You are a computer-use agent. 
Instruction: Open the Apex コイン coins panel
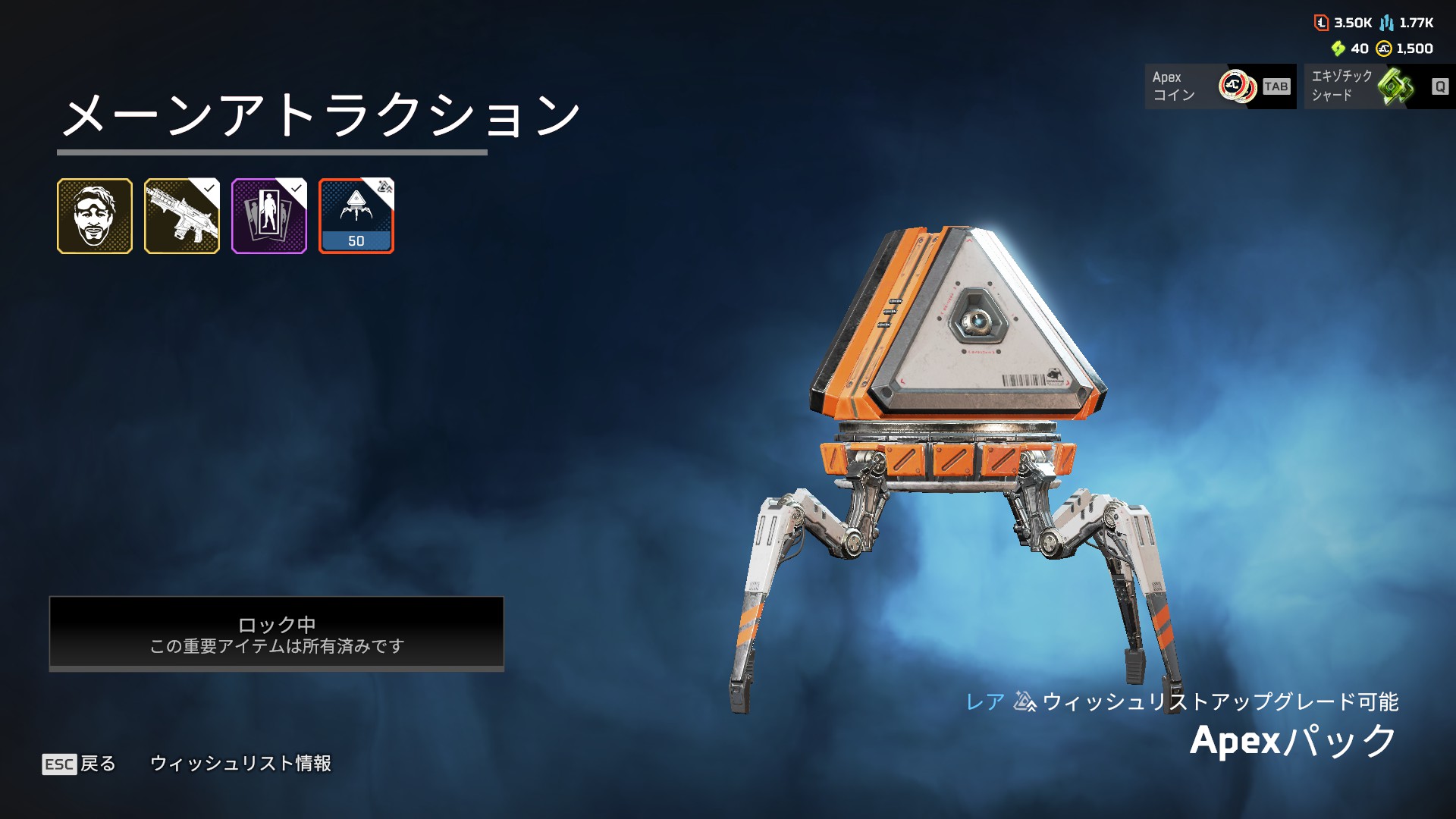click(1220, 86)
